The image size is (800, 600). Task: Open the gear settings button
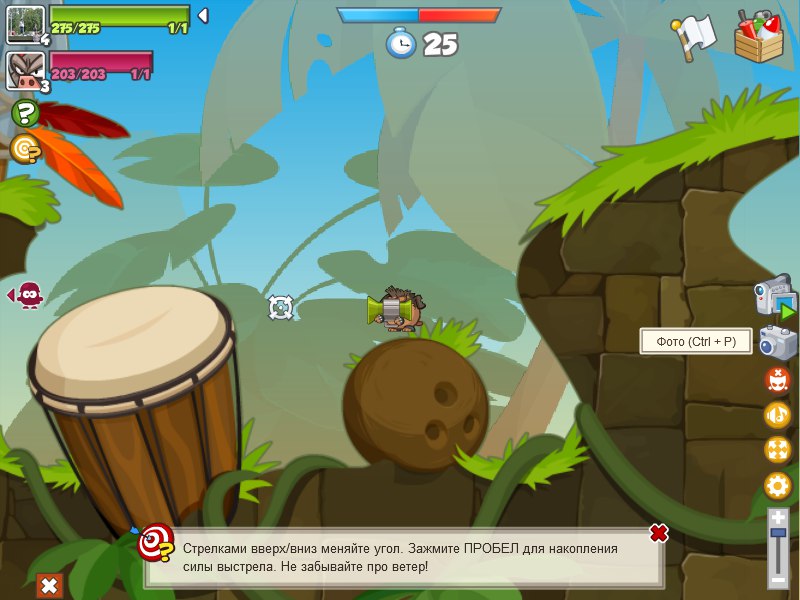point(778,487)
